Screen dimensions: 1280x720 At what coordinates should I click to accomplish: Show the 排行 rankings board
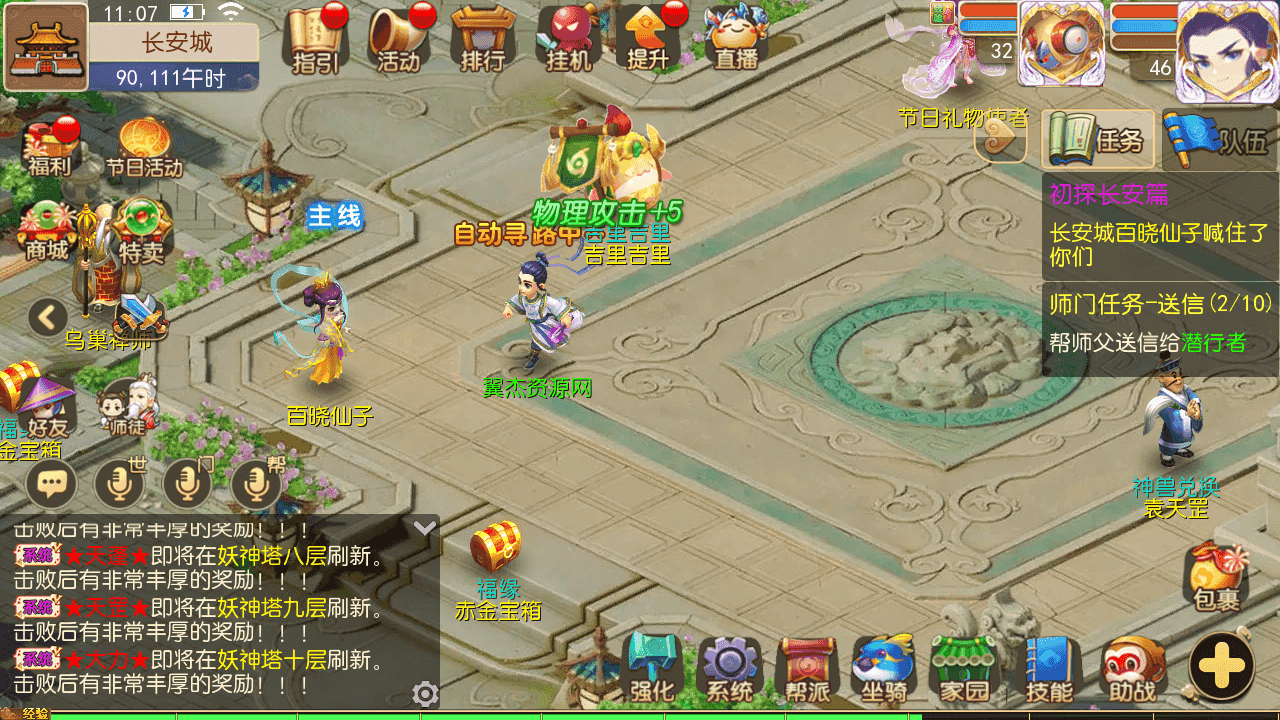(483, 38)
